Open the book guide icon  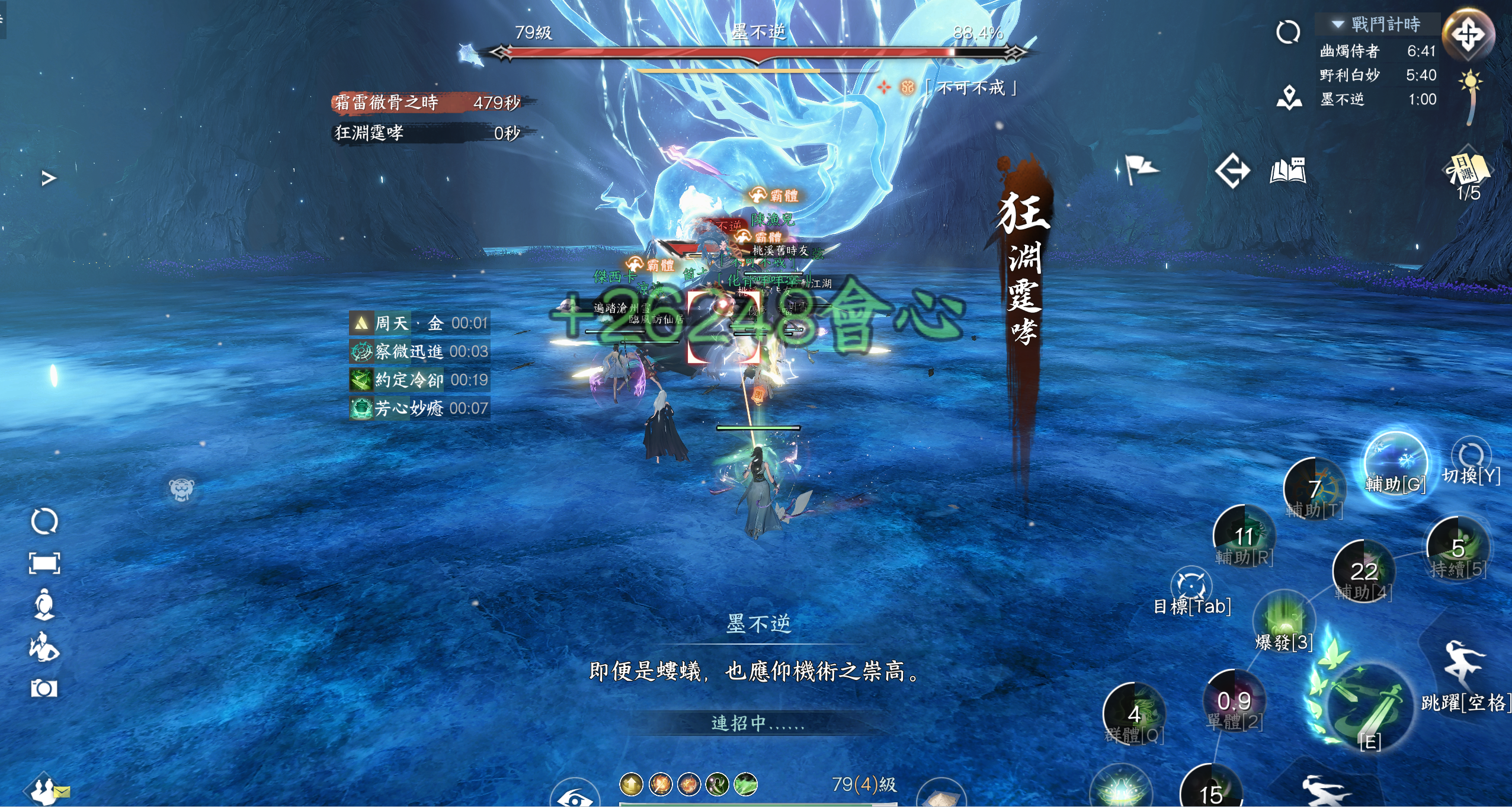click(x=1287, y=171)
